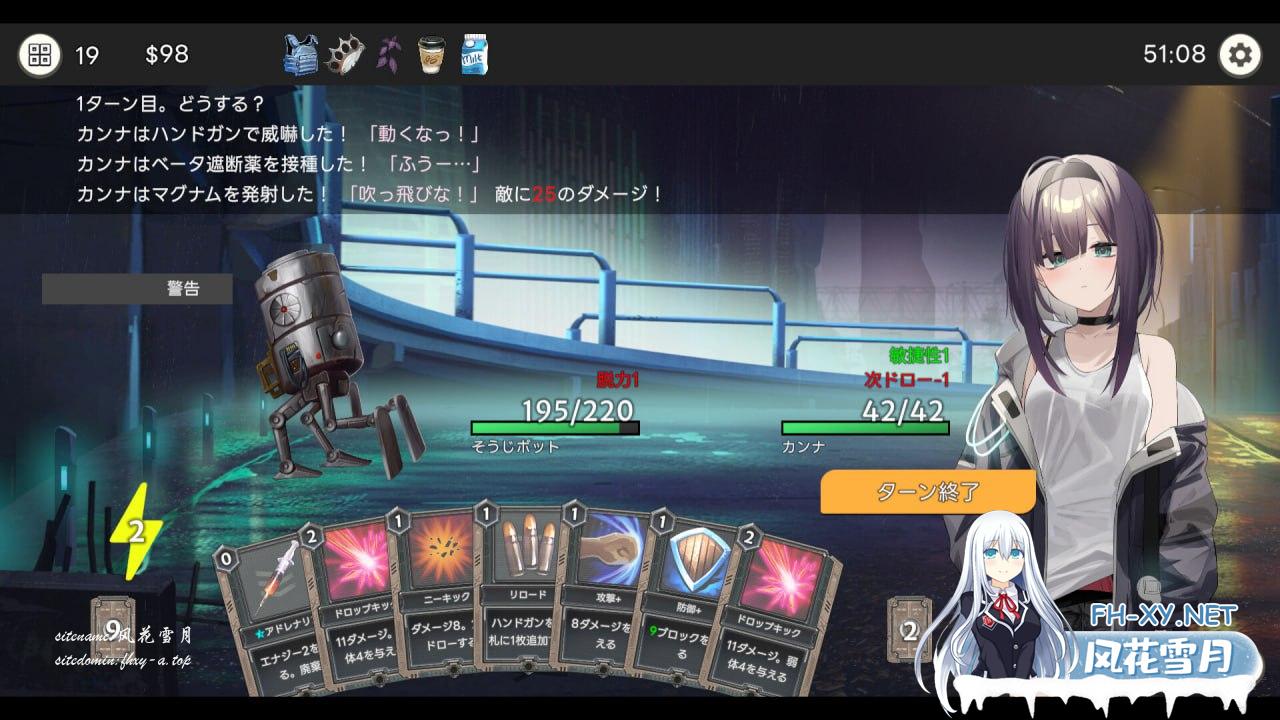Open the settings gear menu
This screenshot has width=1280, height=720.
pos(1239,54)
